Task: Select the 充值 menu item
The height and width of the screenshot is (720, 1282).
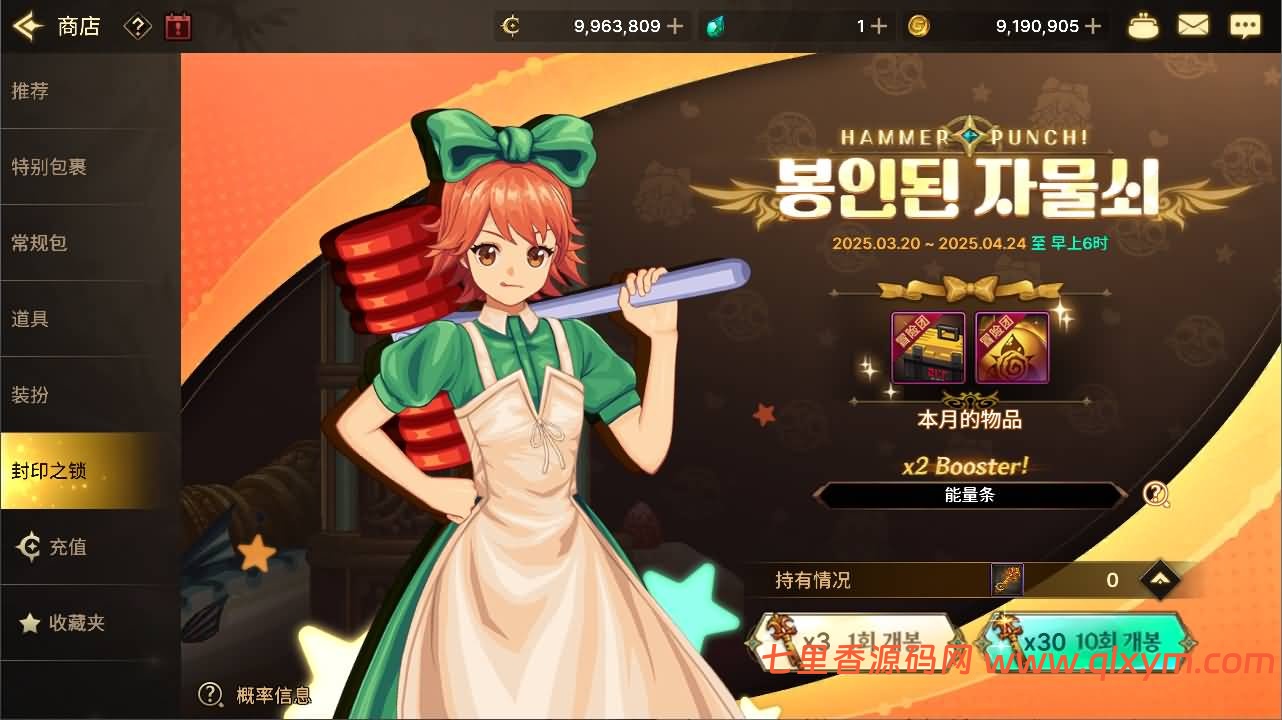Action: [60, 547]
